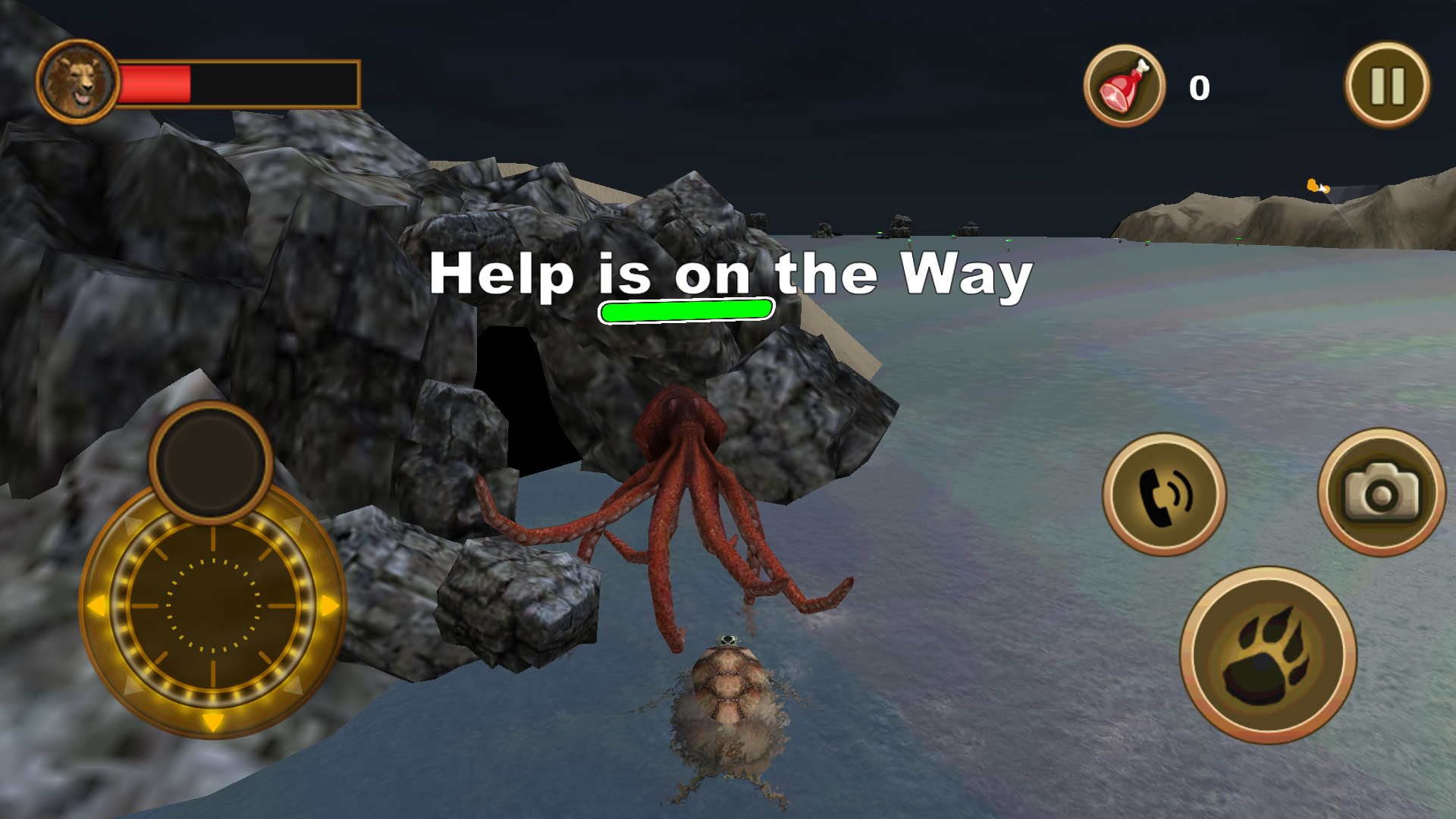Tap the lion portrait icon
The image size is (1456, 819).
pyautogui.click(x=78, y=80)
